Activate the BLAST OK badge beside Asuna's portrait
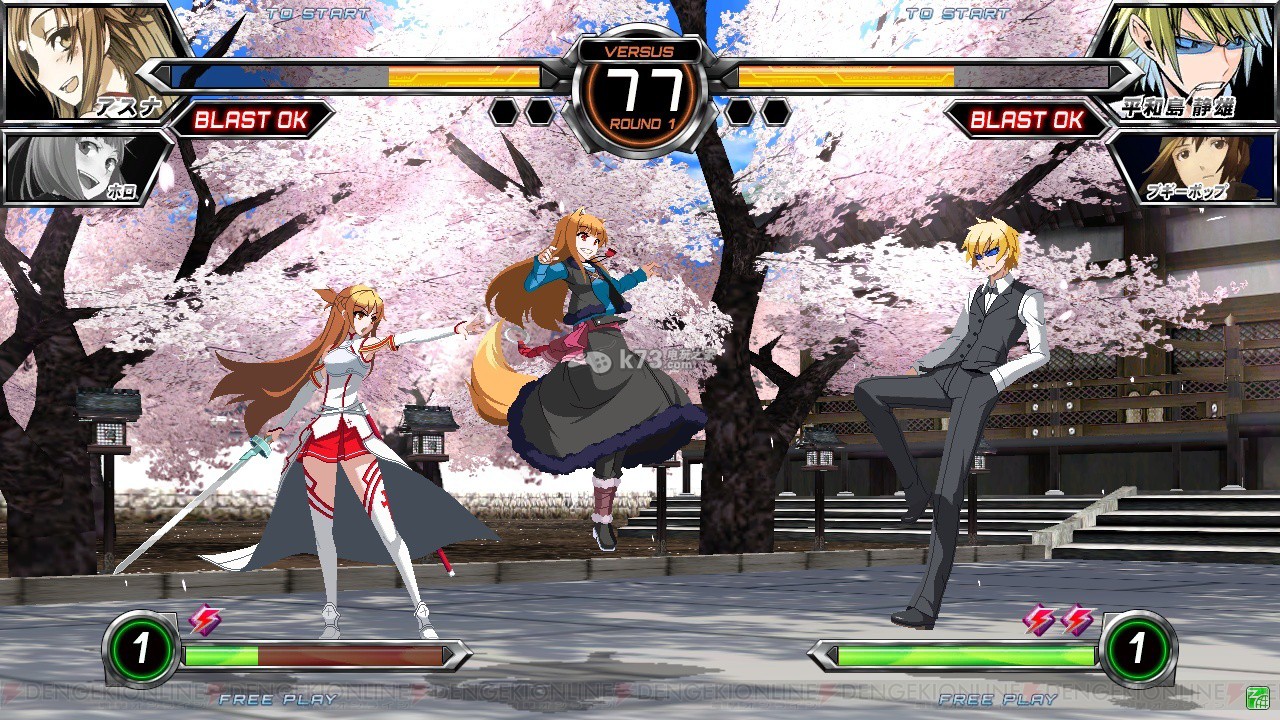Image resolution: width=1280 pixels, height=720 pixels. [x=250, y=120]
